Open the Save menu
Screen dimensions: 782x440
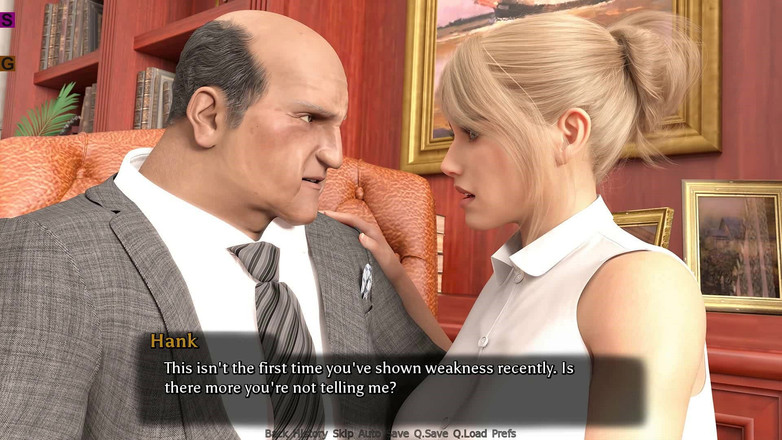399,433
